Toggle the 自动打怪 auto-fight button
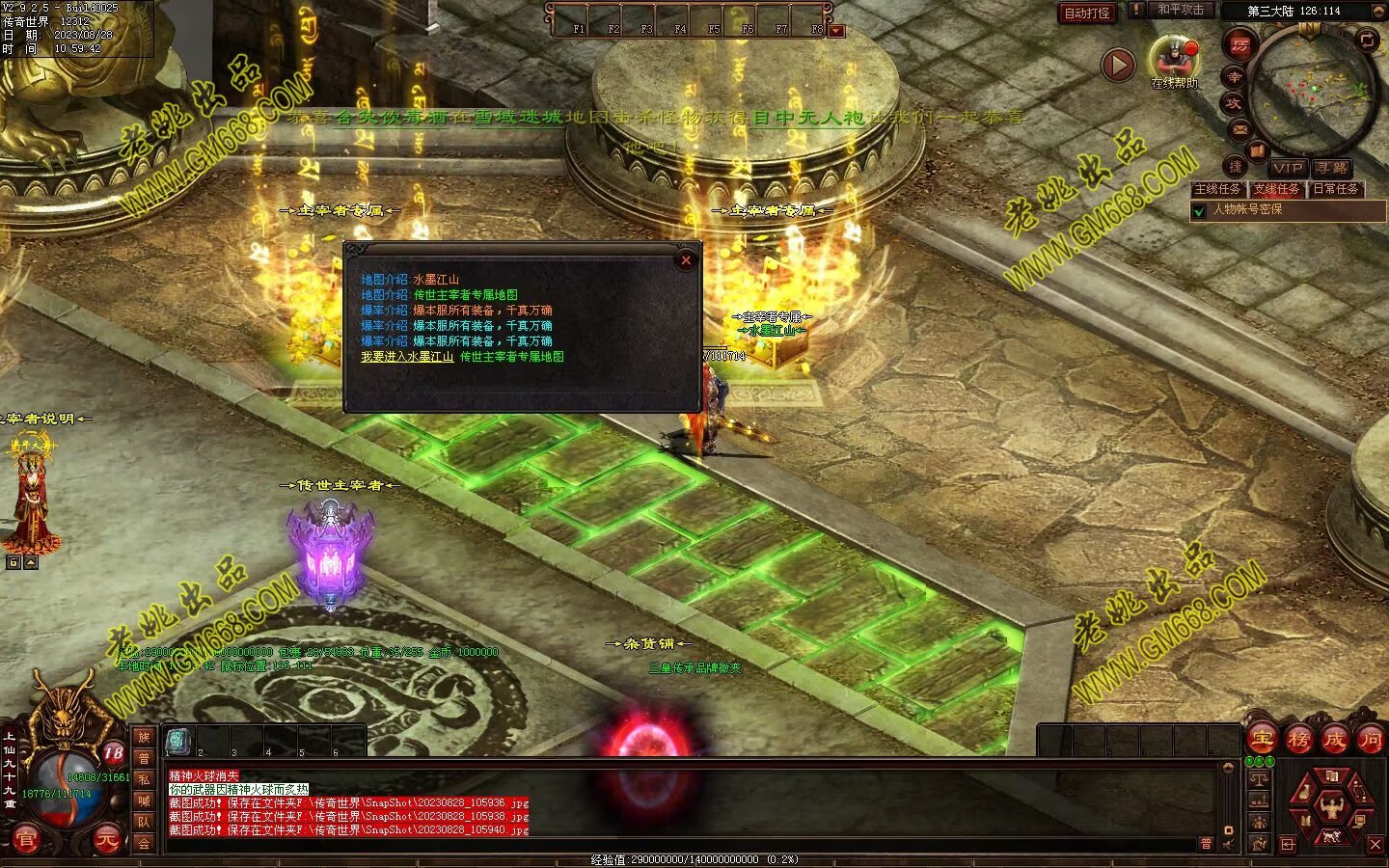The width and height of the screenshot is (1389, 868). pos(1087,13)
